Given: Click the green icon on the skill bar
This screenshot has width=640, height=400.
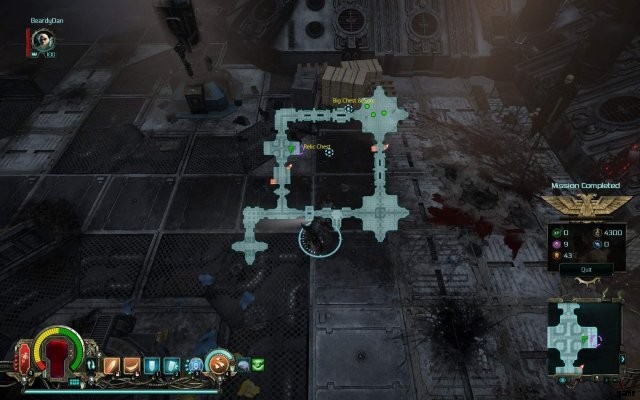Looking at the screenshot, I should coord(258,363).
